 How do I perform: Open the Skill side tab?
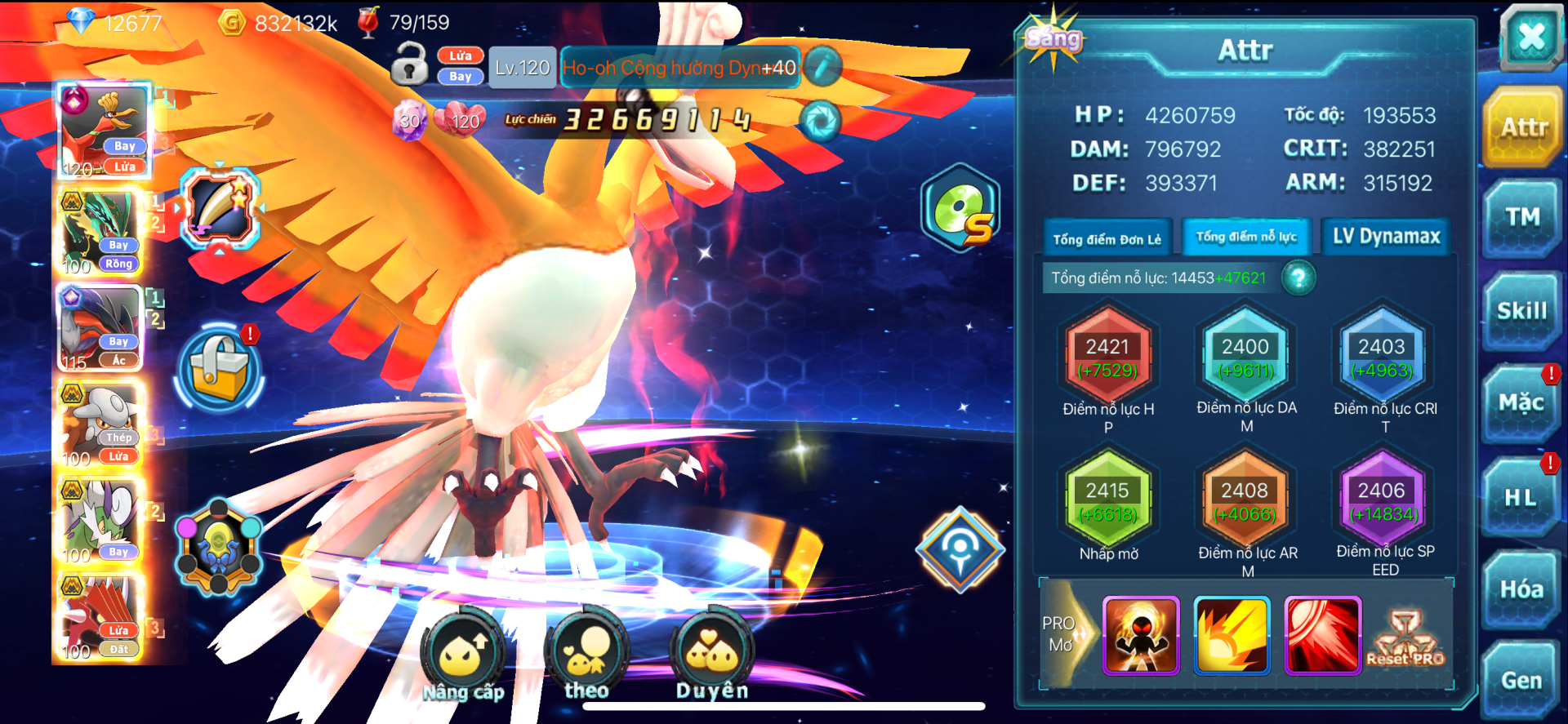pyautogui.click(x=1521, y=311)
